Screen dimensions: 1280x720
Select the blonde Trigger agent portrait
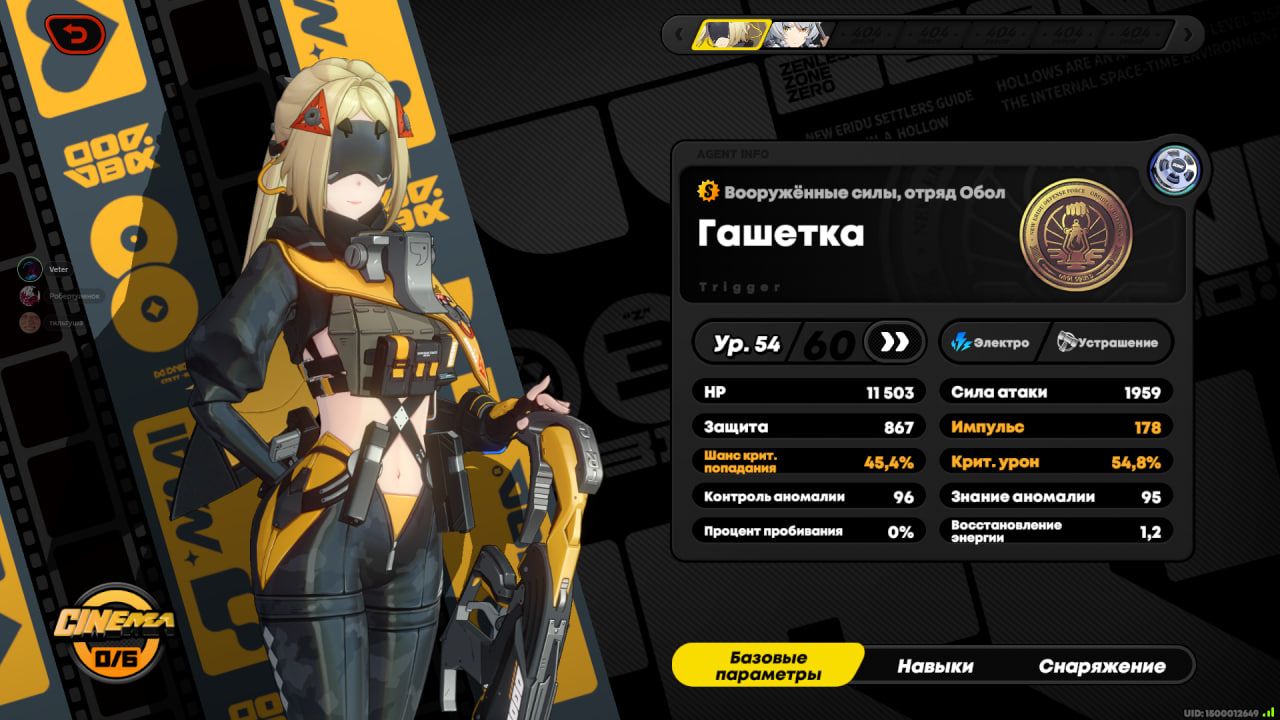click(x=727, y=35)
